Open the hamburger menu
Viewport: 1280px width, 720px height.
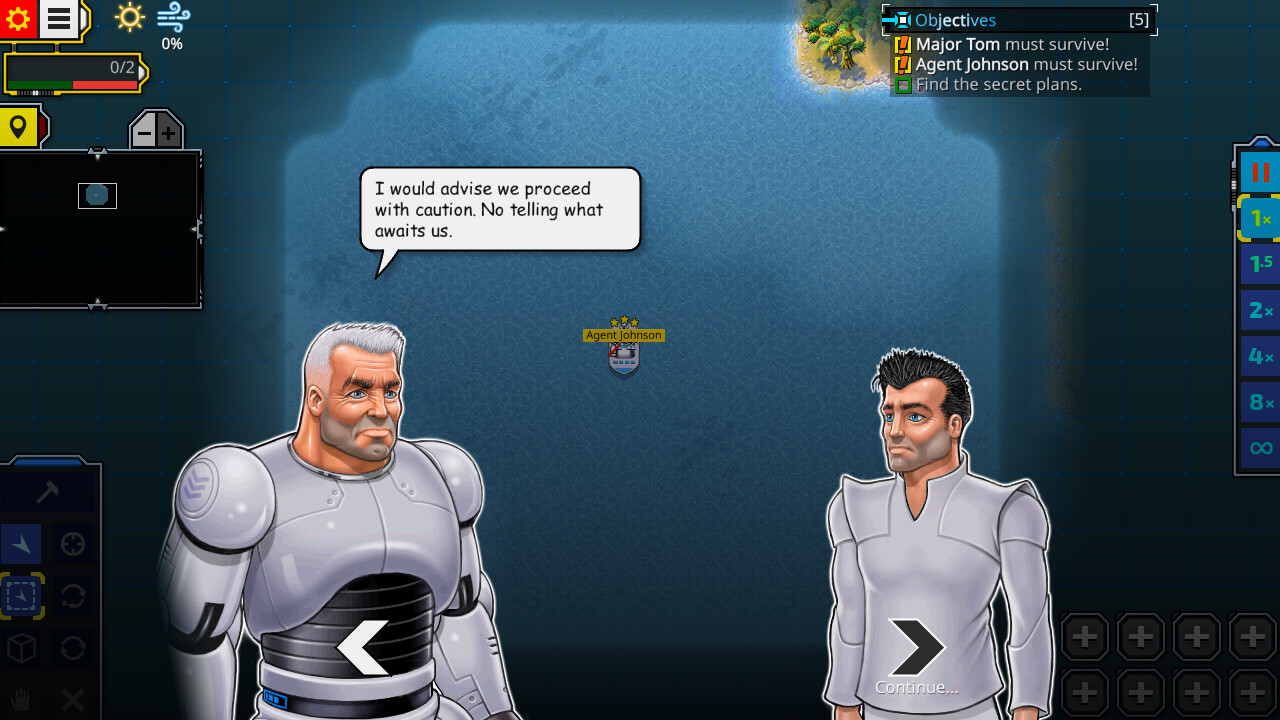point(57,18)
